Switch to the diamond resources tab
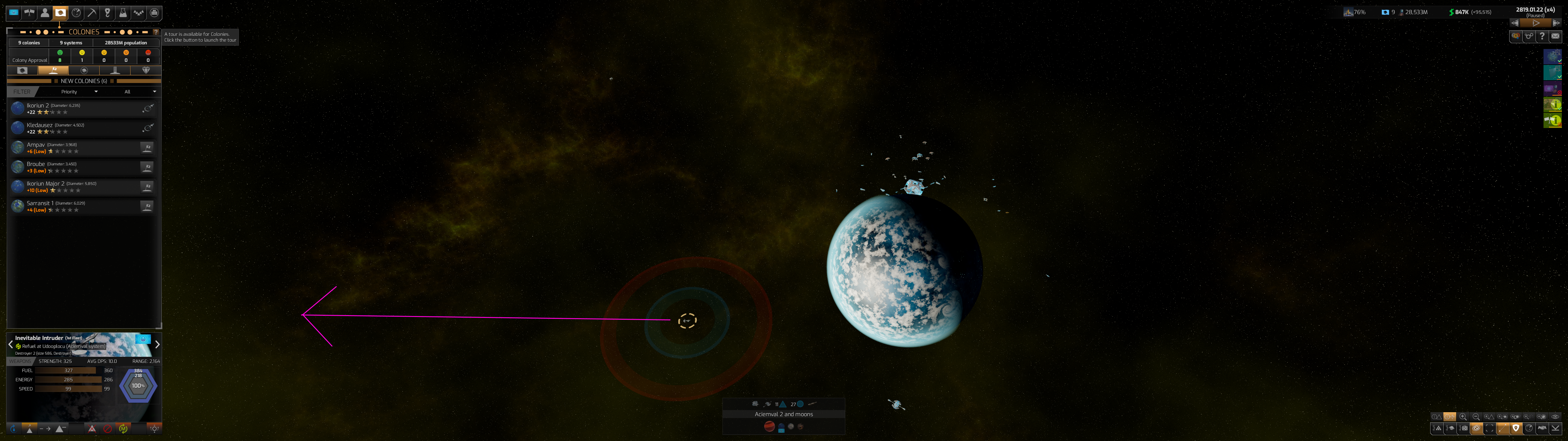1568x441 pixels. click(145, 71)
